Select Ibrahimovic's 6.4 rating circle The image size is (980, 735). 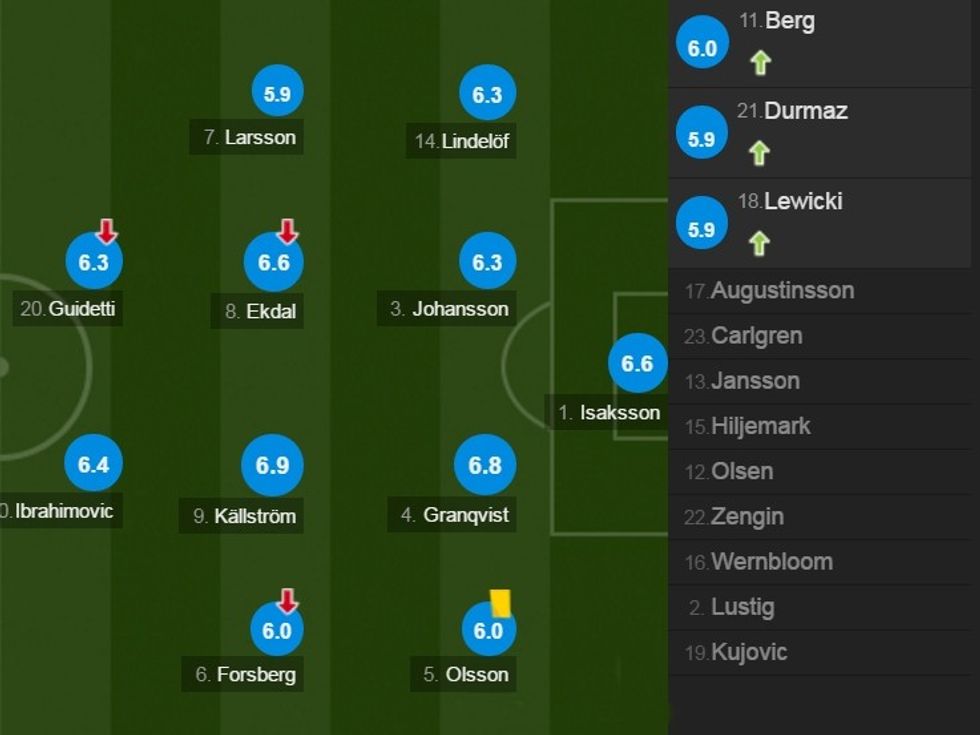point(93,465)
